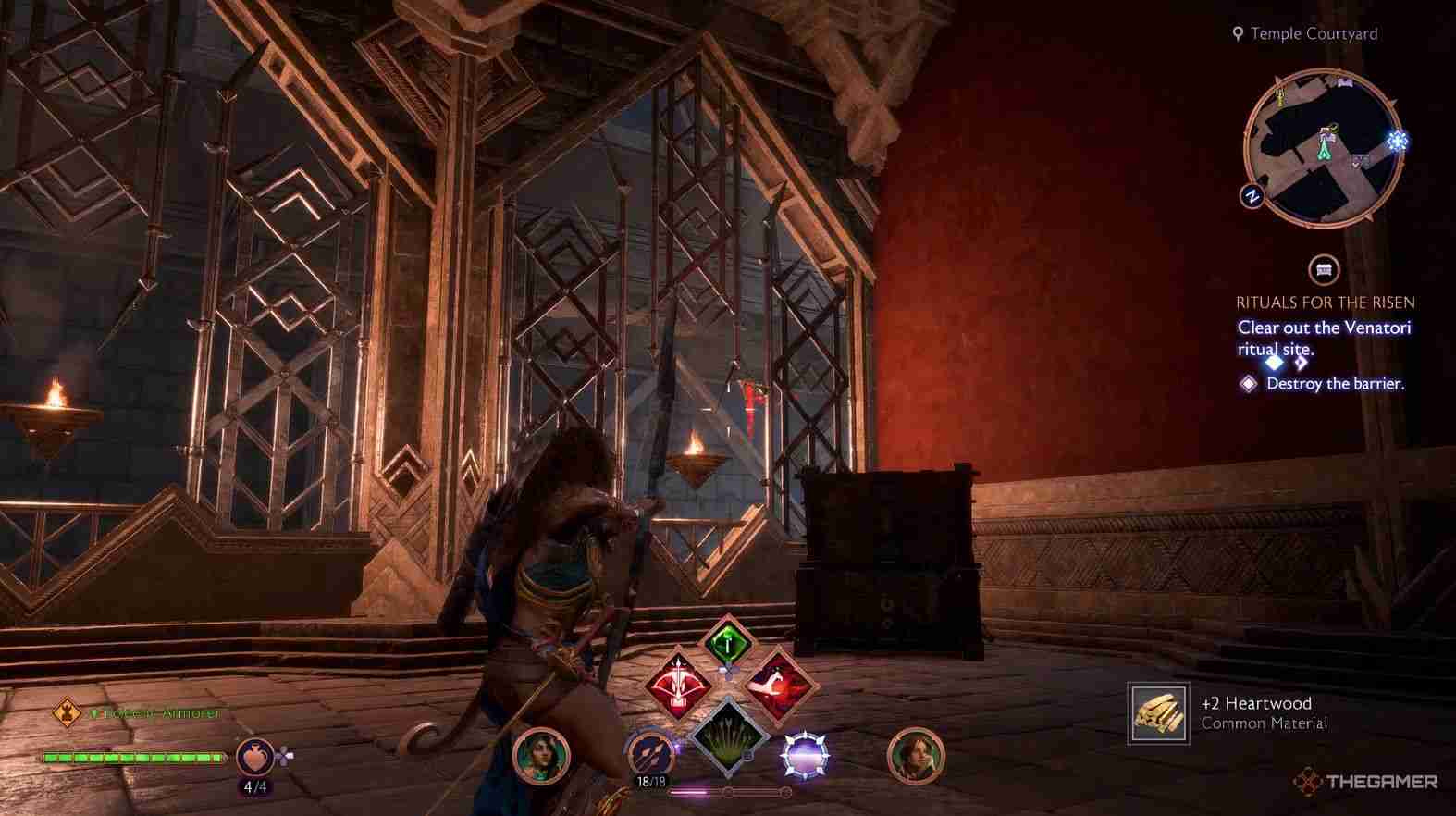Click the chest icon below the minimap
1456x816 pixels.
(x=1324, y=270)
